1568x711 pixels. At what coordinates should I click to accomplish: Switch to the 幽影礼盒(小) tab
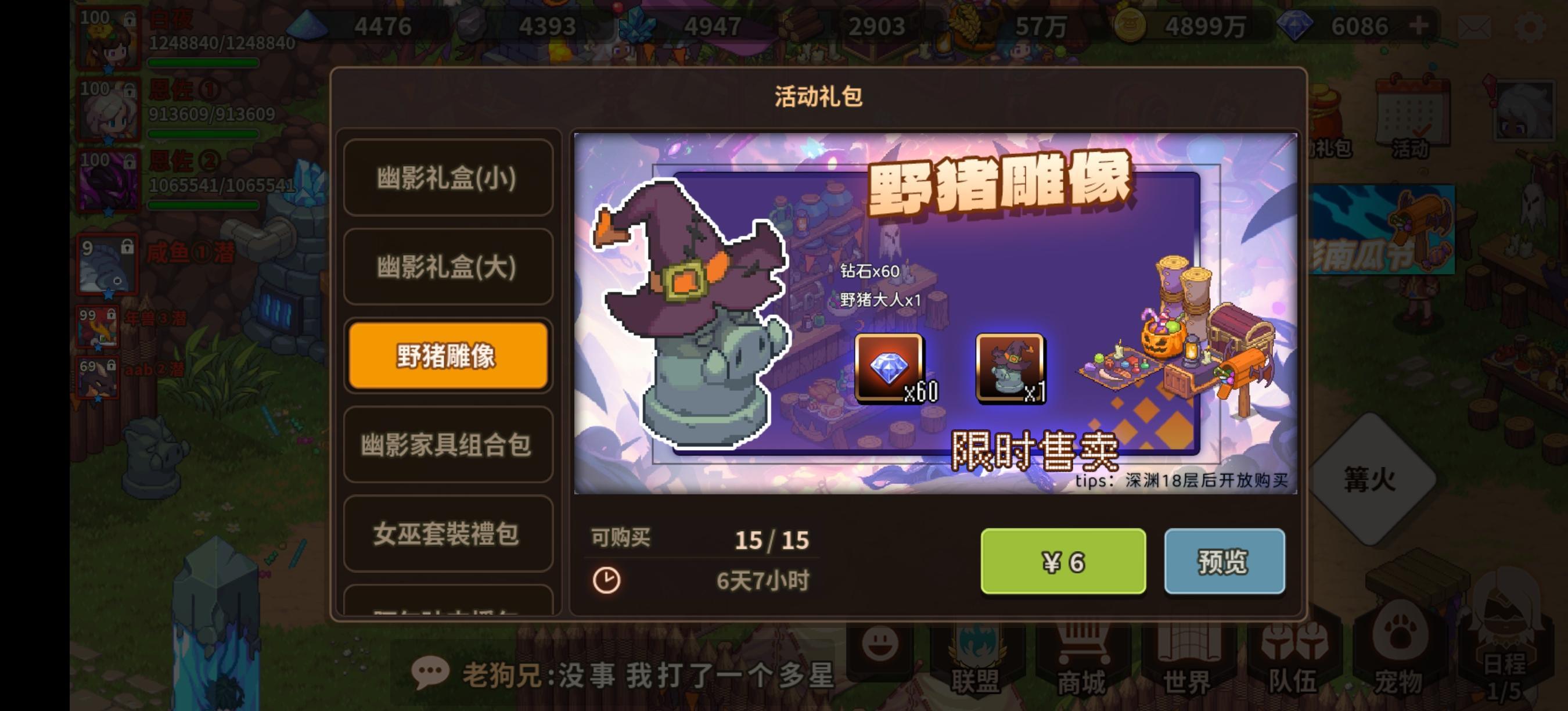click(x=448, y=178)
